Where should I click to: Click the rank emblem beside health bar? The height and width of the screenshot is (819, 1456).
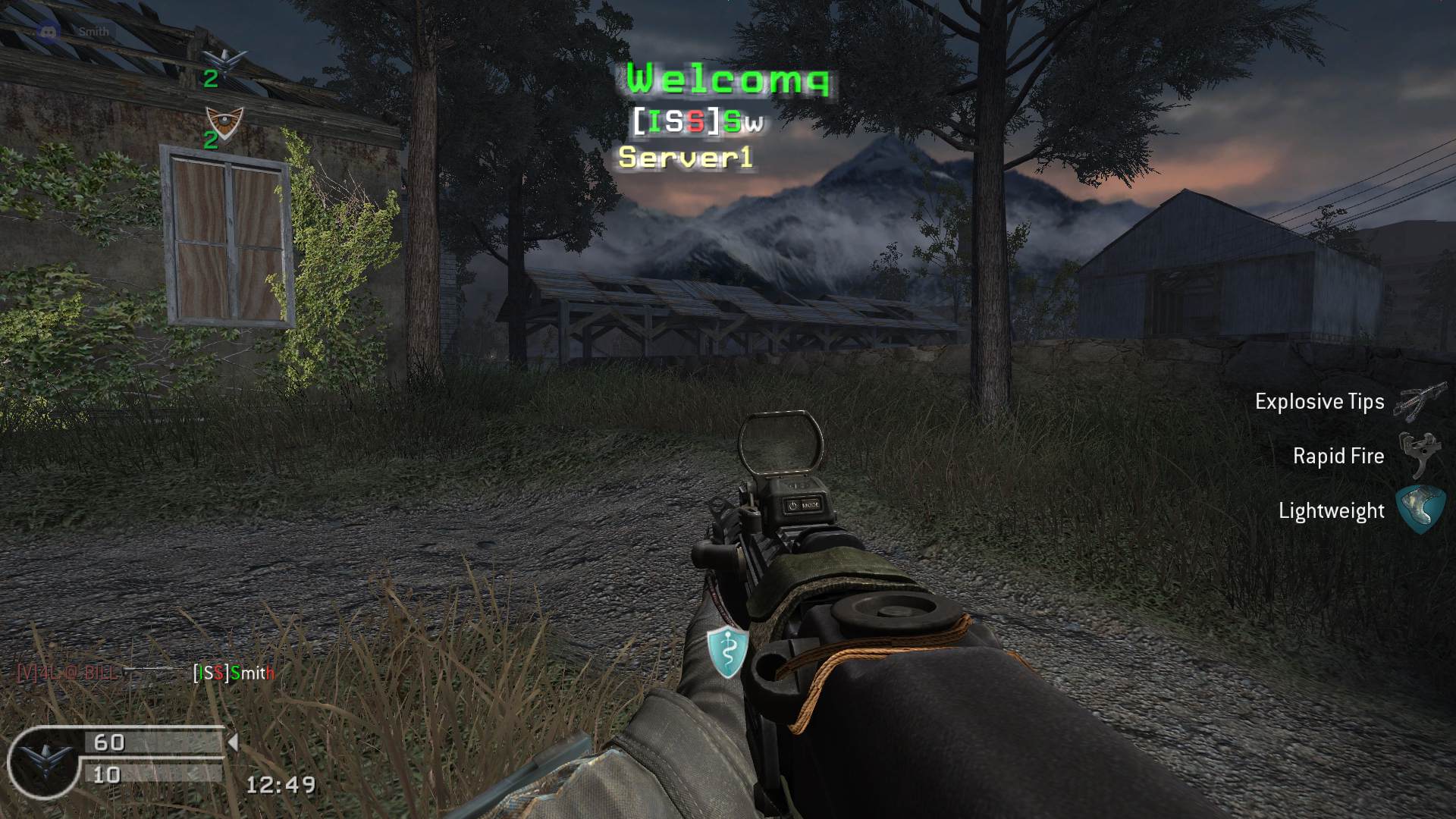(38, 762)
